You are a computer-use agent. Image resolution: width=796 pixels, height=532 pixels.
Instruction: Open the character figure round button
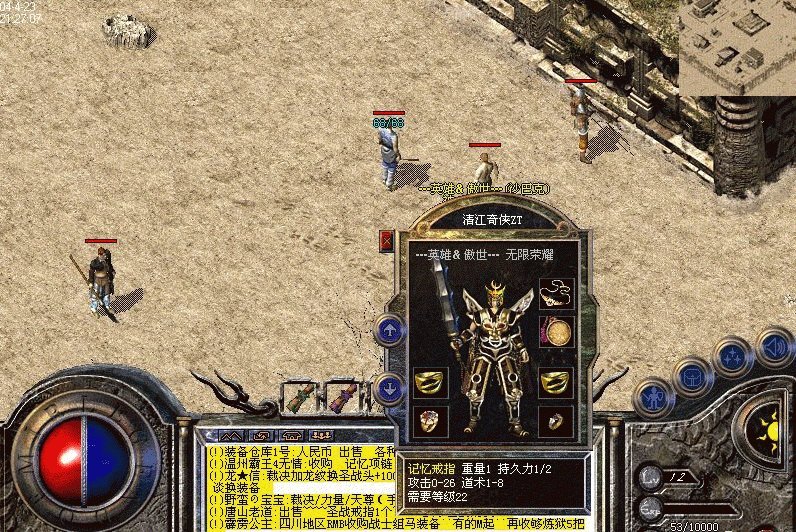[x=654, y=397]
